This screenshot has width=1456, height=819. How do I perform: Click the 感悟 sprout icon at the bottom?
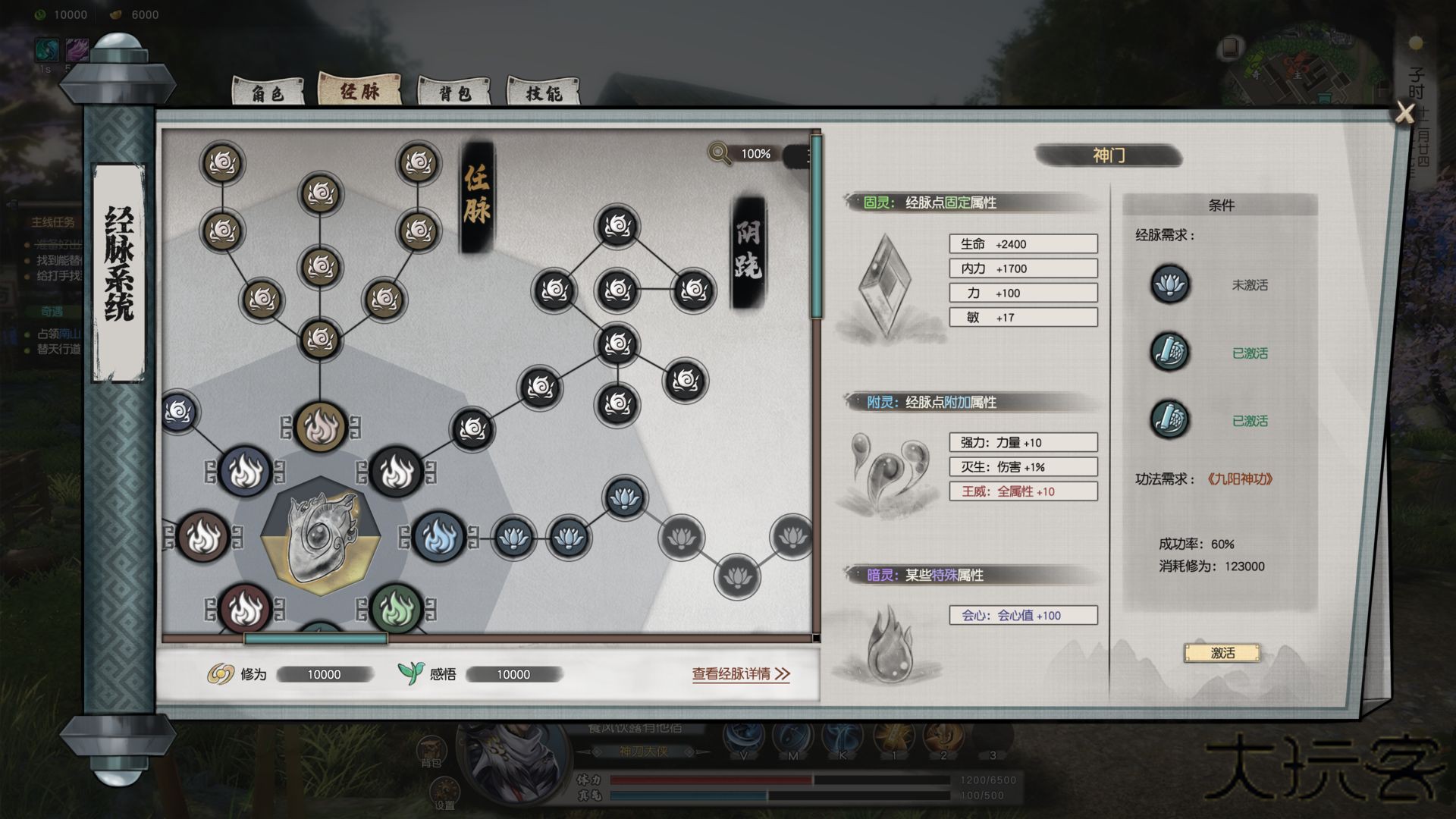pos(409,672)
